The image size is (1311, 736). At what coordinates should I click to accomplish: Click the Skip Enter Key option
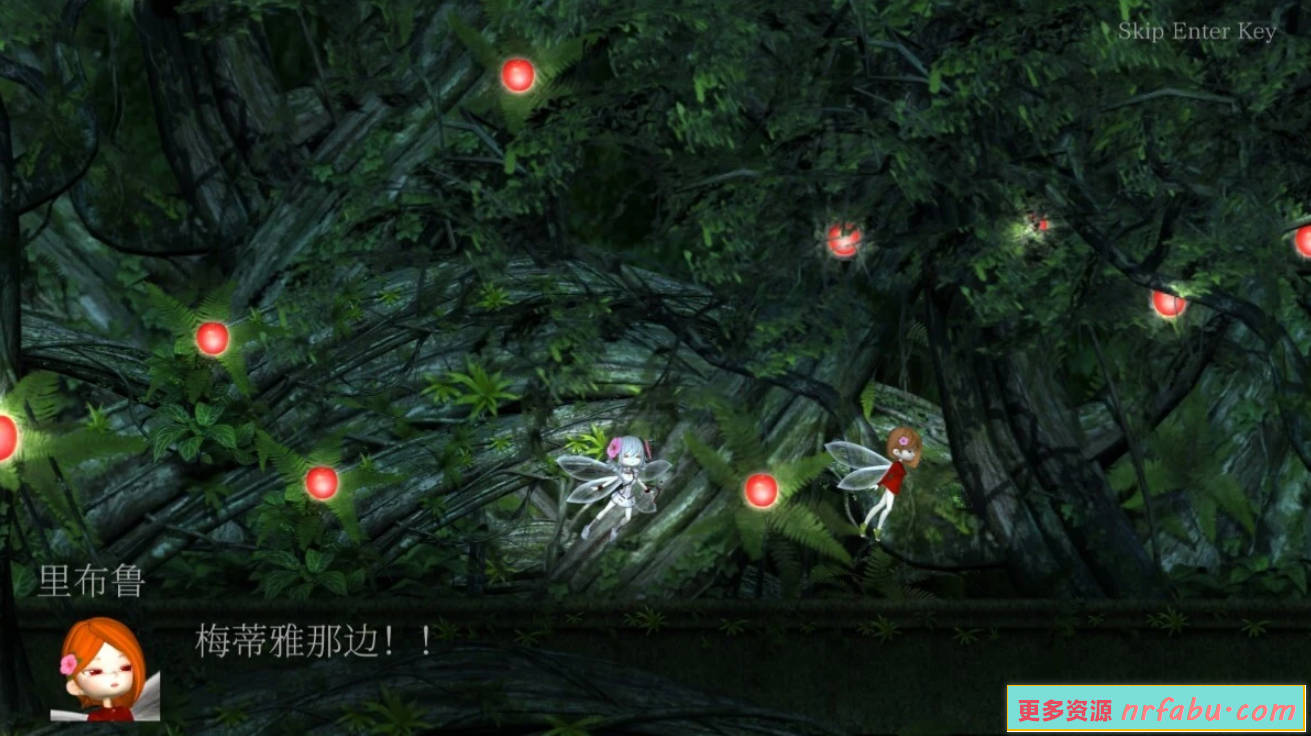click(x=1197, y=31)
